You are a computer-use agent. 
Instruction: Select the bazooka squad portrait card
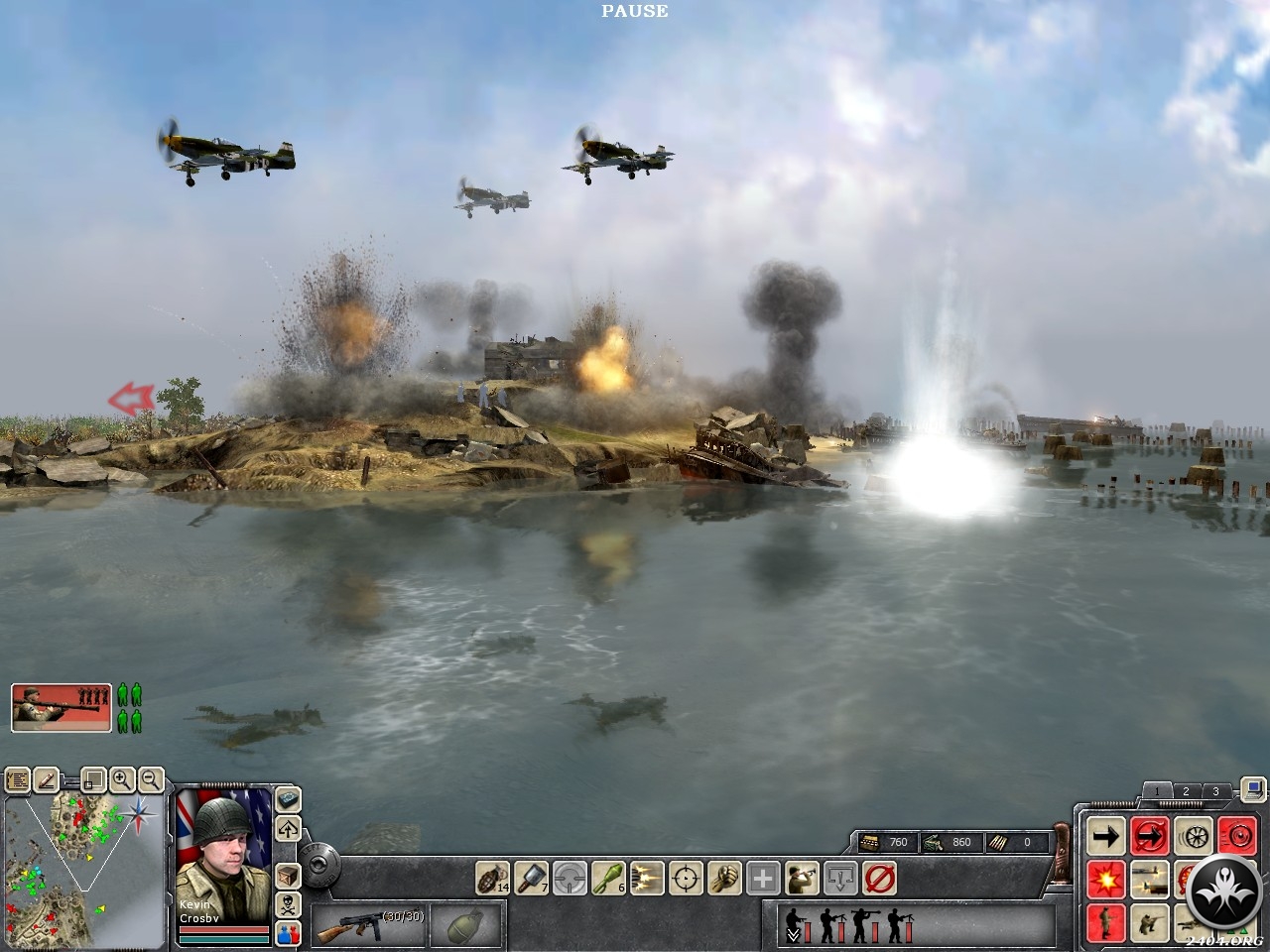(62, 707)
